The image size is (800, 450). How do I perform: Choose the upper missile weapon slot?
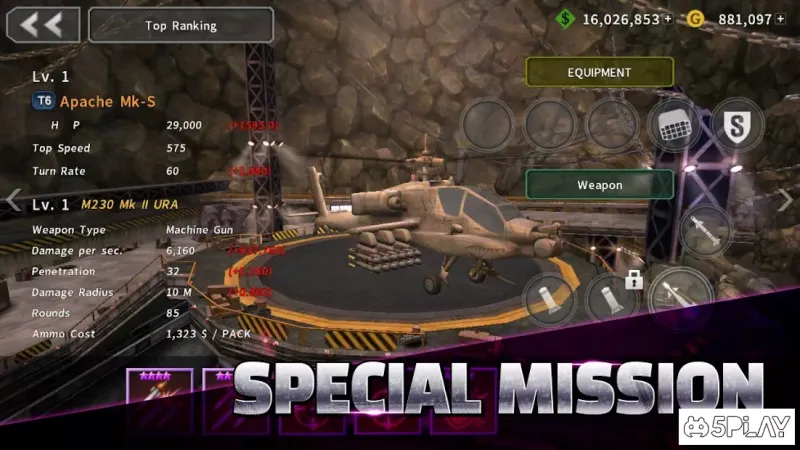pyautogui.click(x=706, y=231)
